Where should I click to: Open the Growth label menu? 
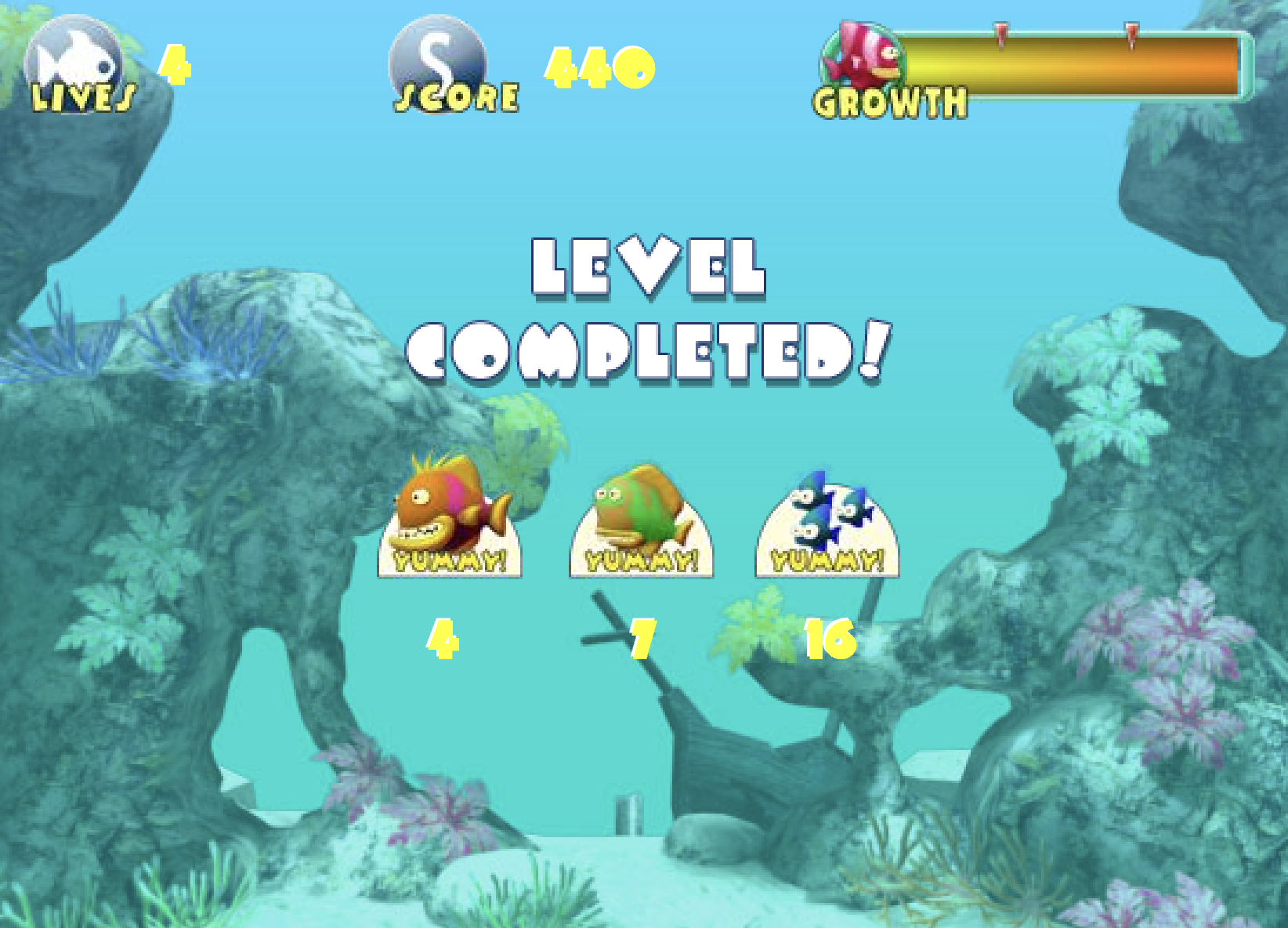(889, 102)
